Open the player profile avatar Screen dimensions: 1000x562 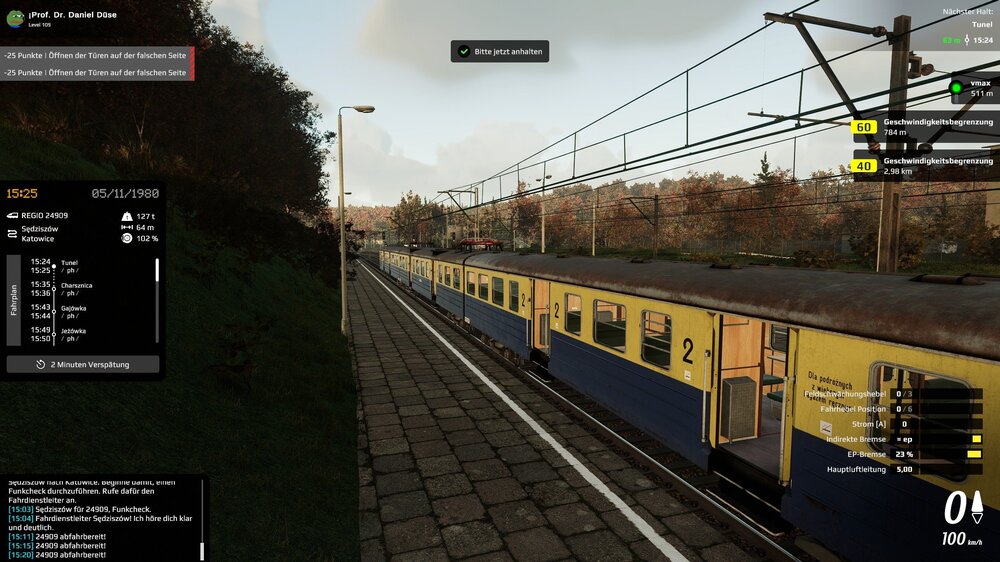click(15, 18)
